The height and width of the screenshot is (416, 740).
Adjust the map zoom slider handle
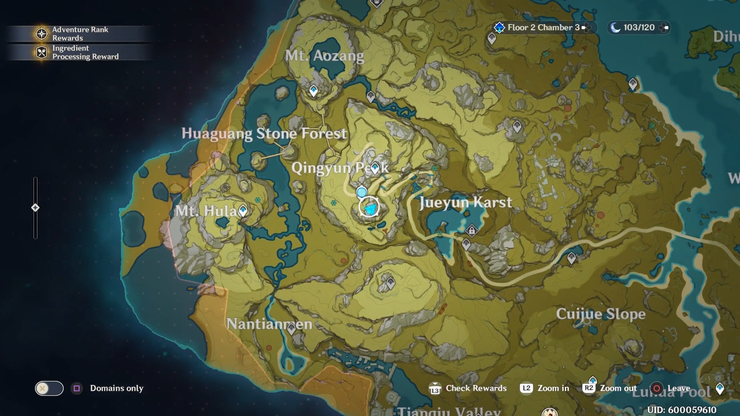35,208
